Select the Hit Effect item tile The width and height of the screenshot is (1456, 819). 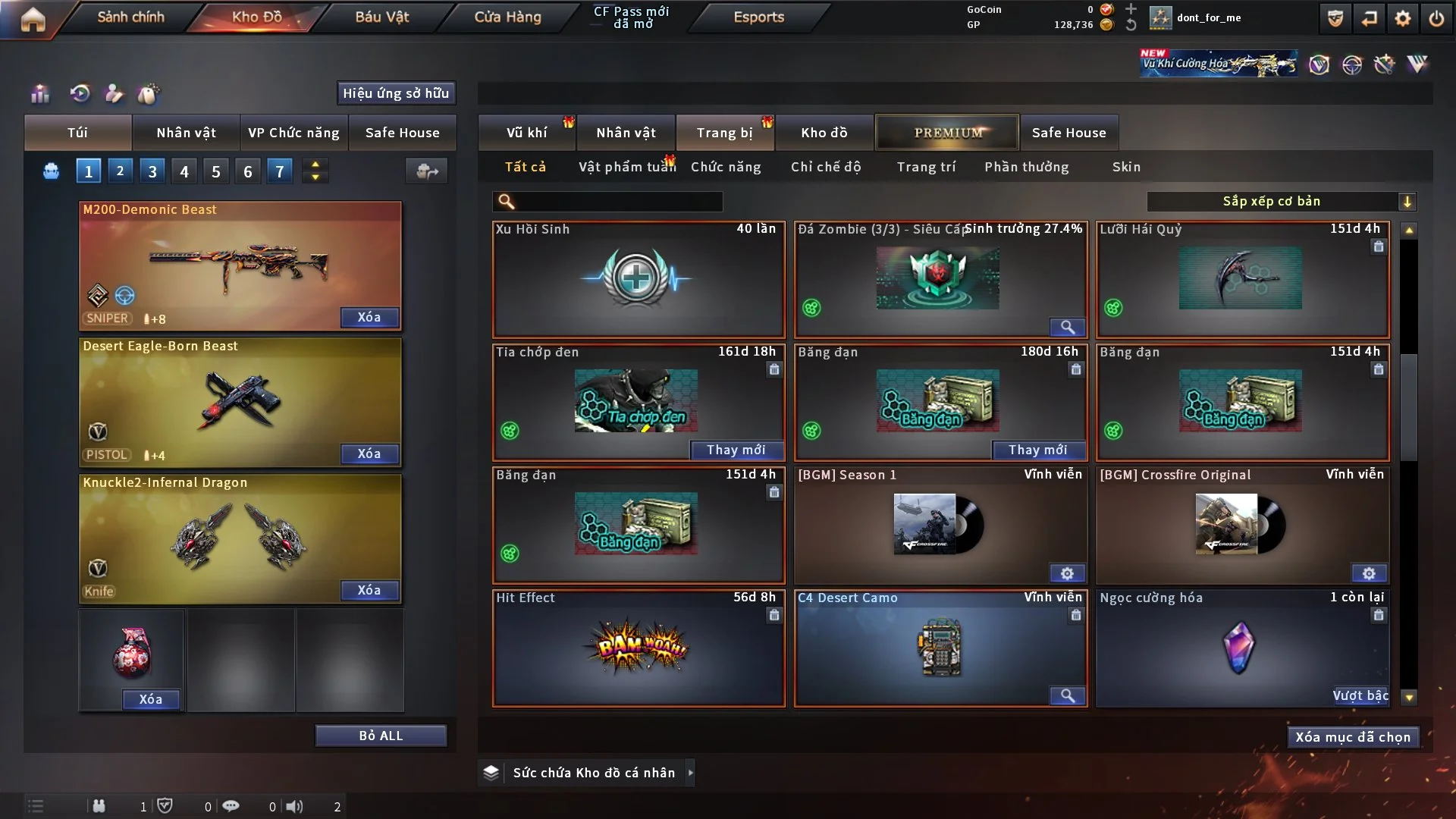click(638, 648)
